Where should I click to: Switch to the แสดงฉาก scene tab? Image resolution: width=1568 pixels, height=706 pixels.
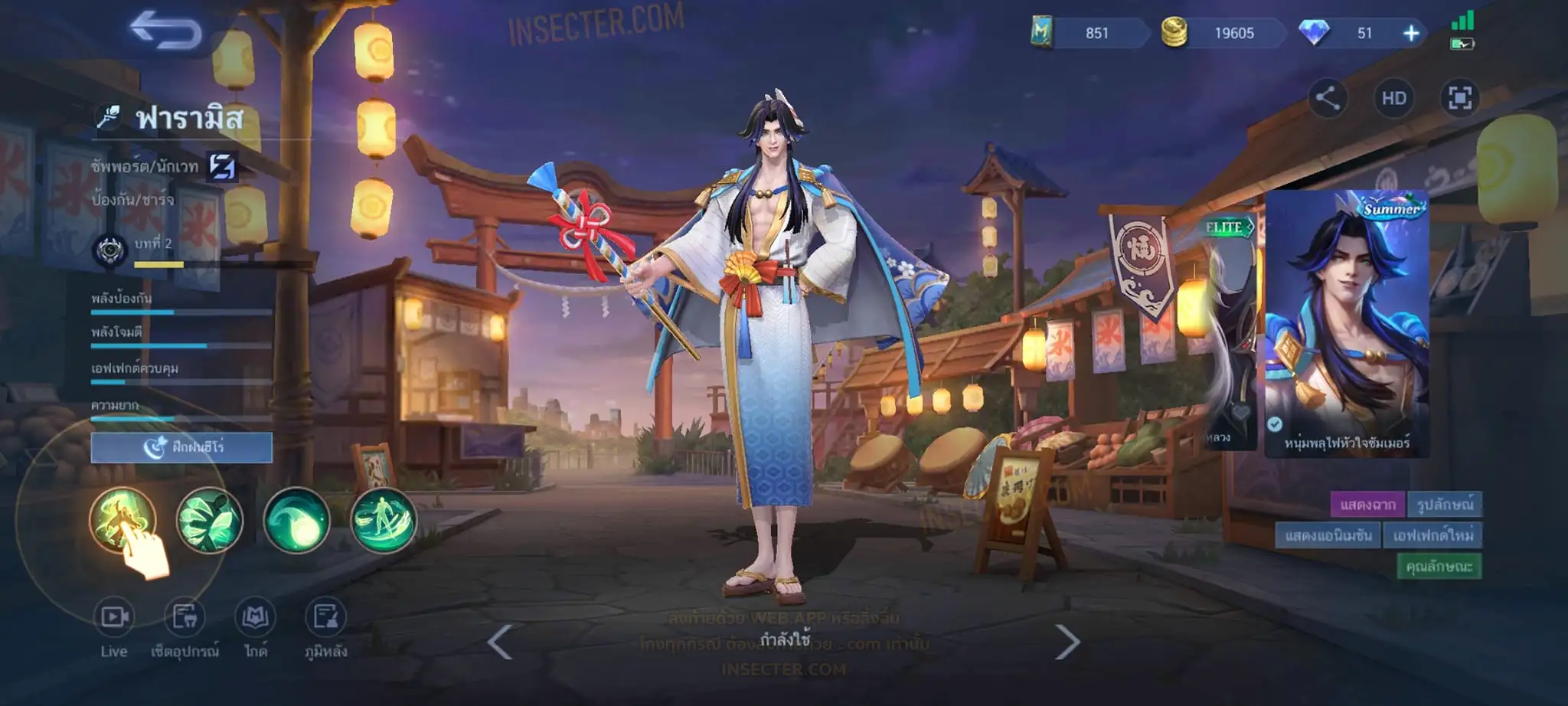click(x=1367, y=505)
